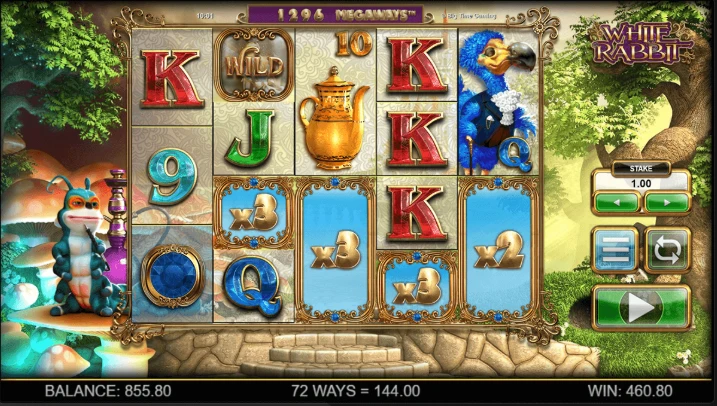Increase the stake with the right arrow

[x=664, y=203]
